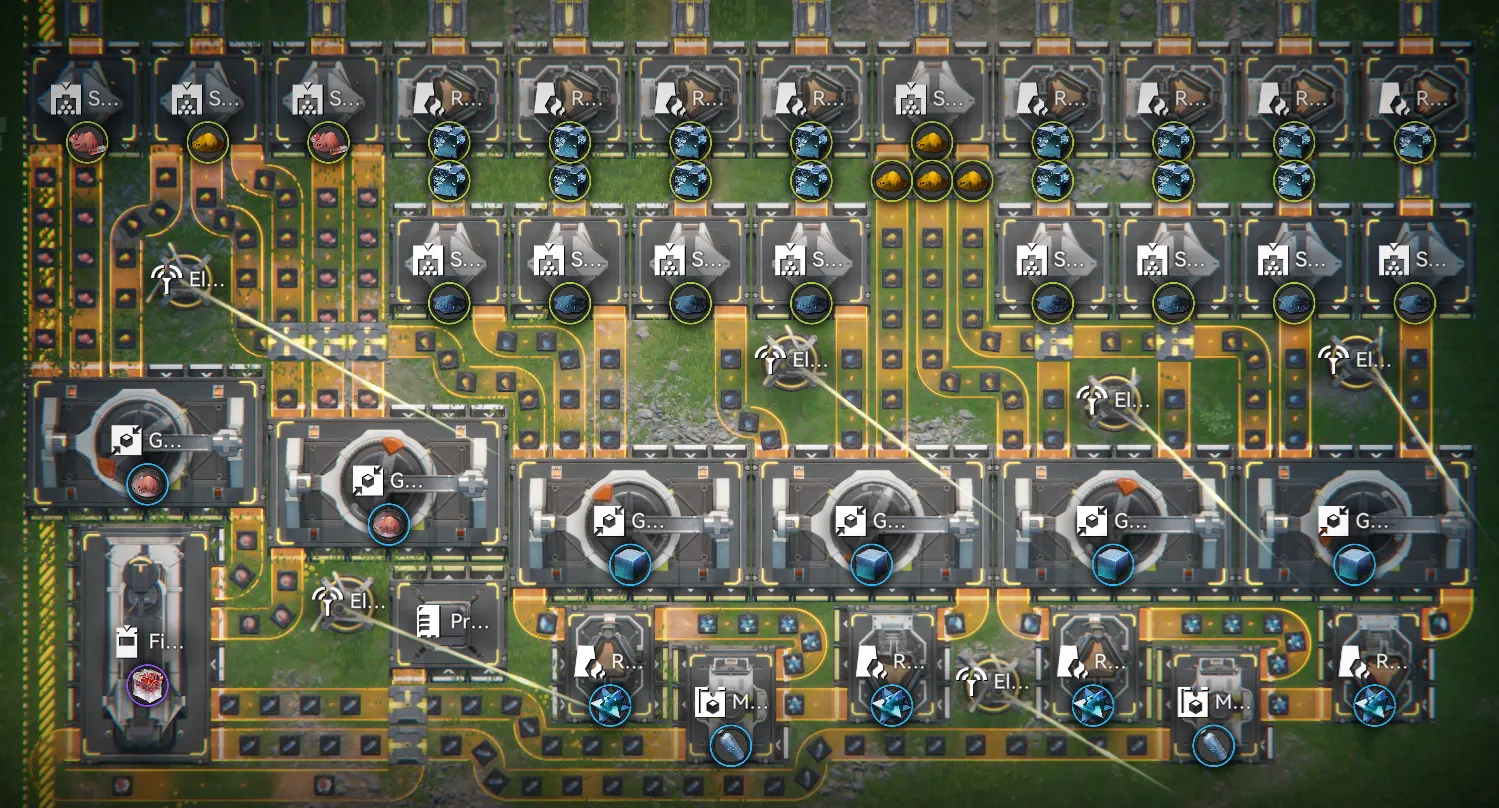Select the machine labeled Fi...
Screen dimensions: 1499x808
(147, 642)
